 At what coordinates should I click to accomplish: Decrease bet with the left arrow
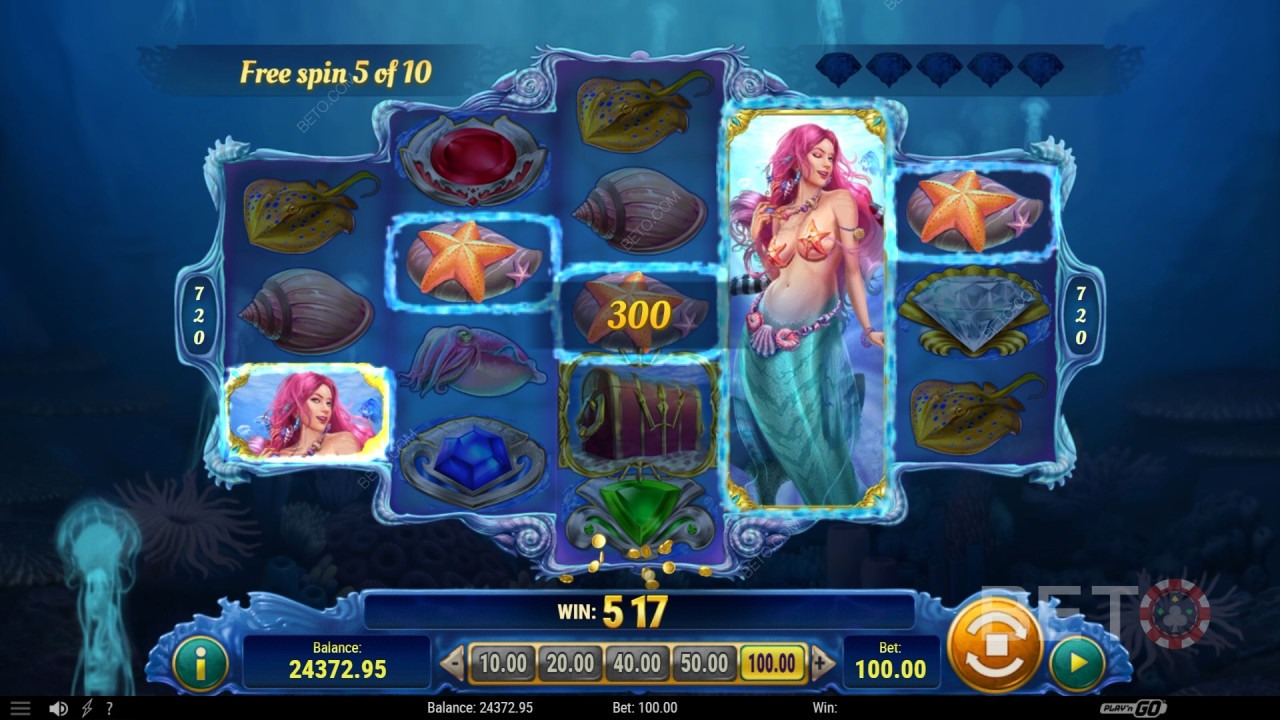[453, 663]
